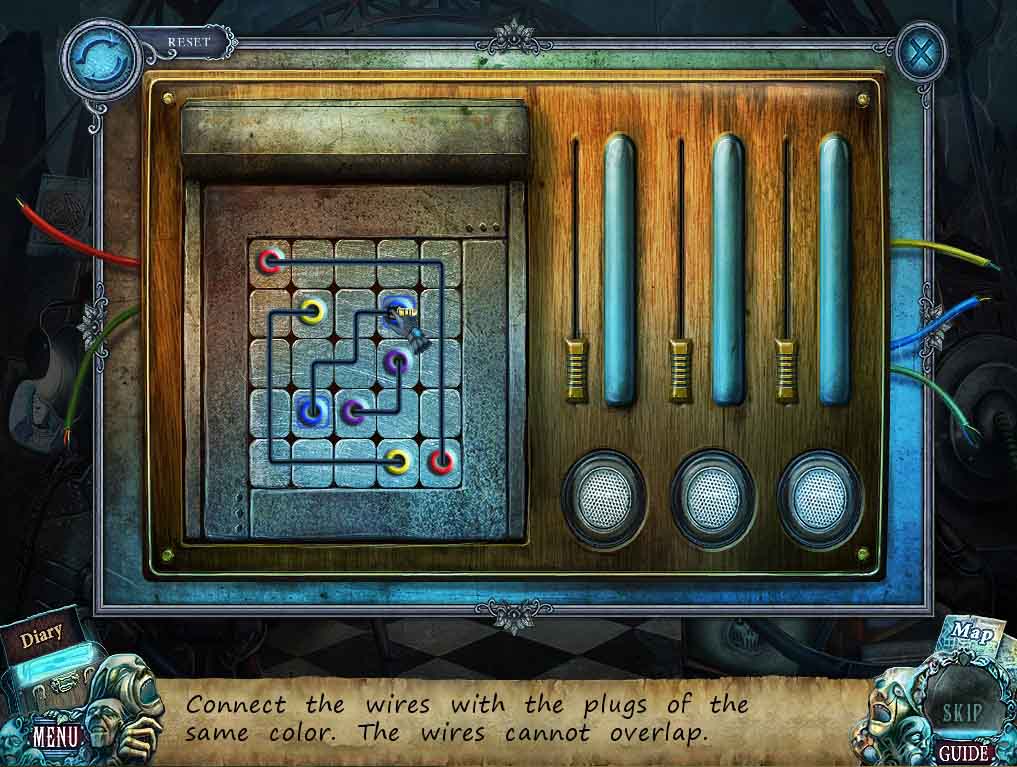Click the rightmost yellow slider handle
1017x767 pixels.
click(x=786, y=369)
